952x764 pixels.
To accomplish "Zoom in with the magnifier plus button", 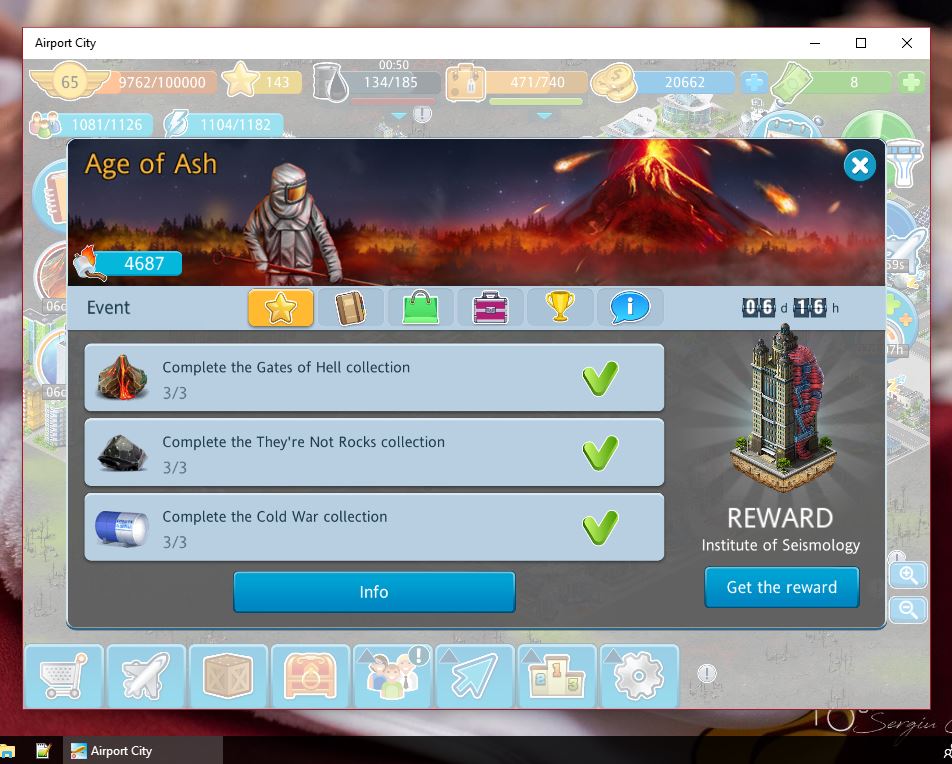I will [908, 575].
